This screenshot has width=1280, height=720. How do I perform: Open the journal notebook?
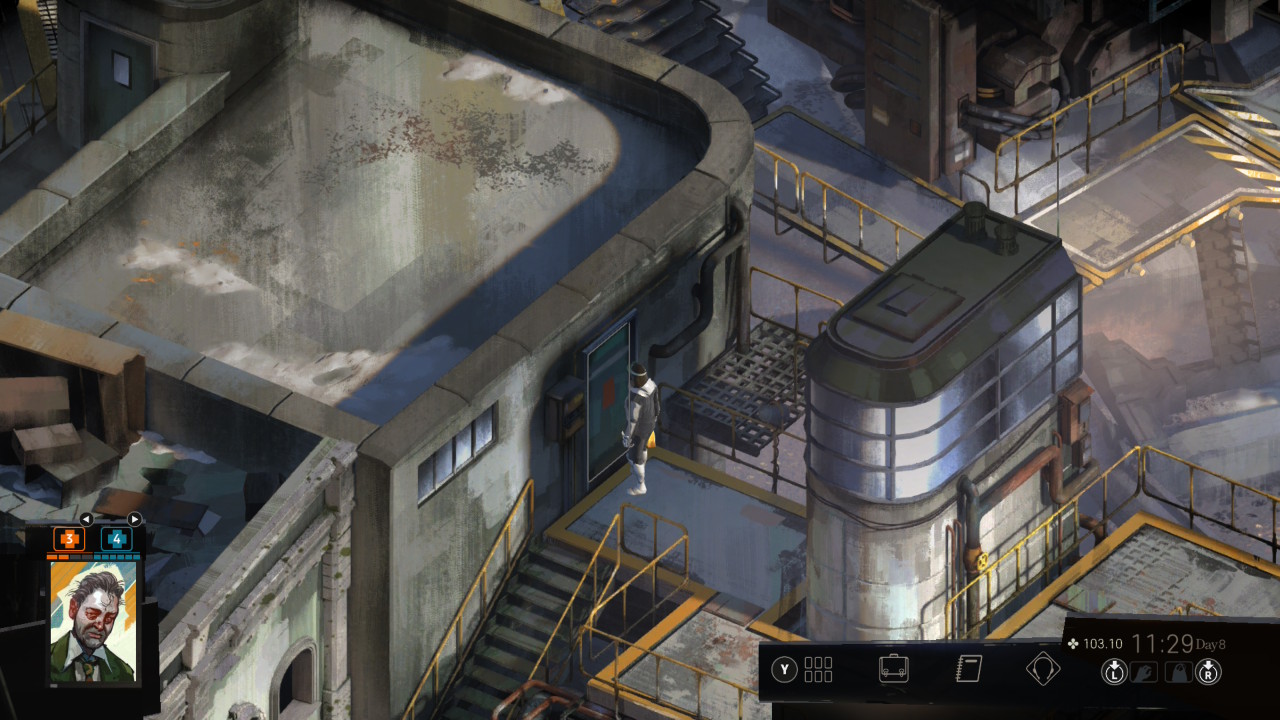[x=968, y=668]
